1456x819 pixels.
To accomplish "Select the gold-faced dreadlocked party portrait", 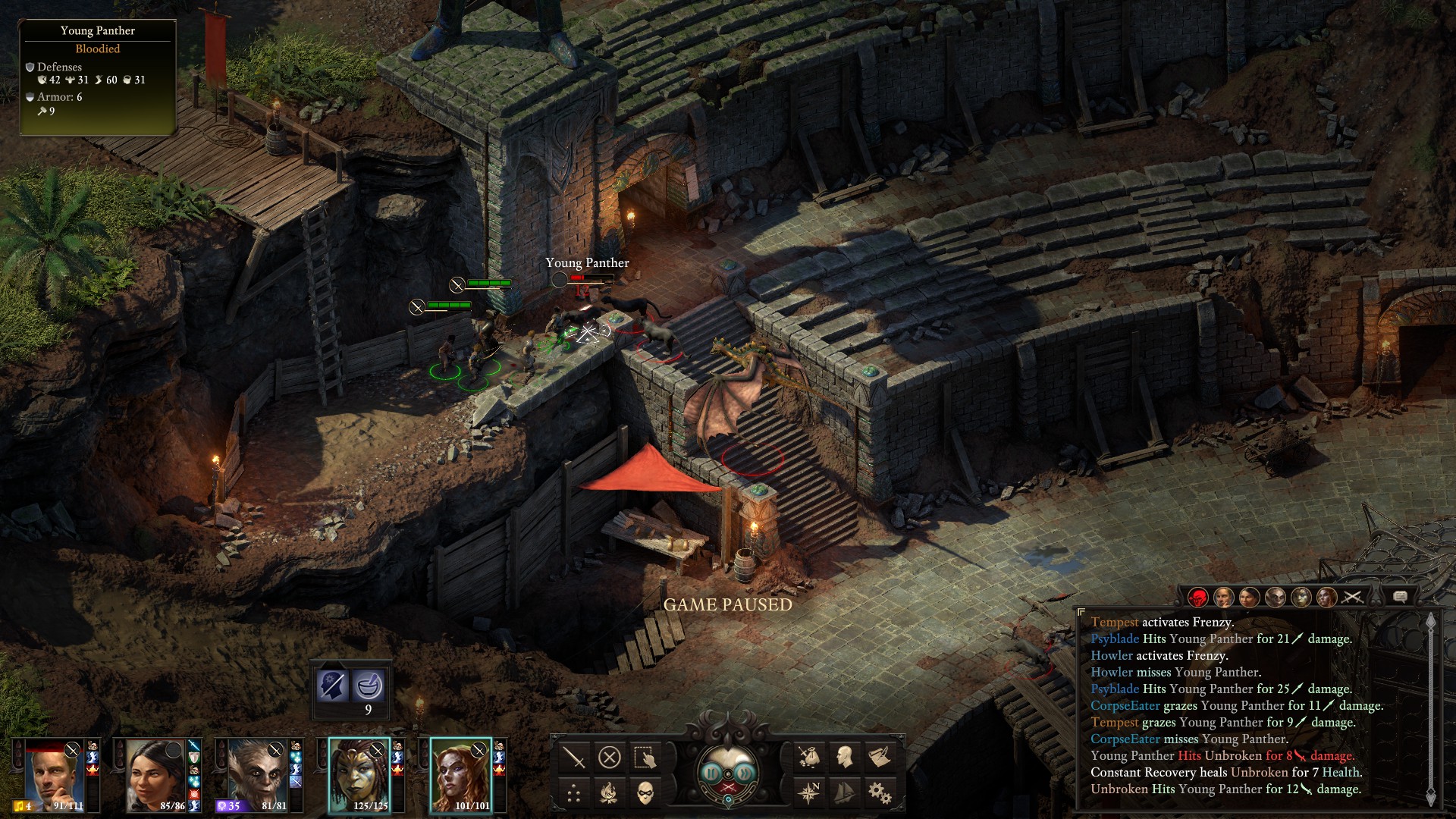I will (x=359, y=775).
